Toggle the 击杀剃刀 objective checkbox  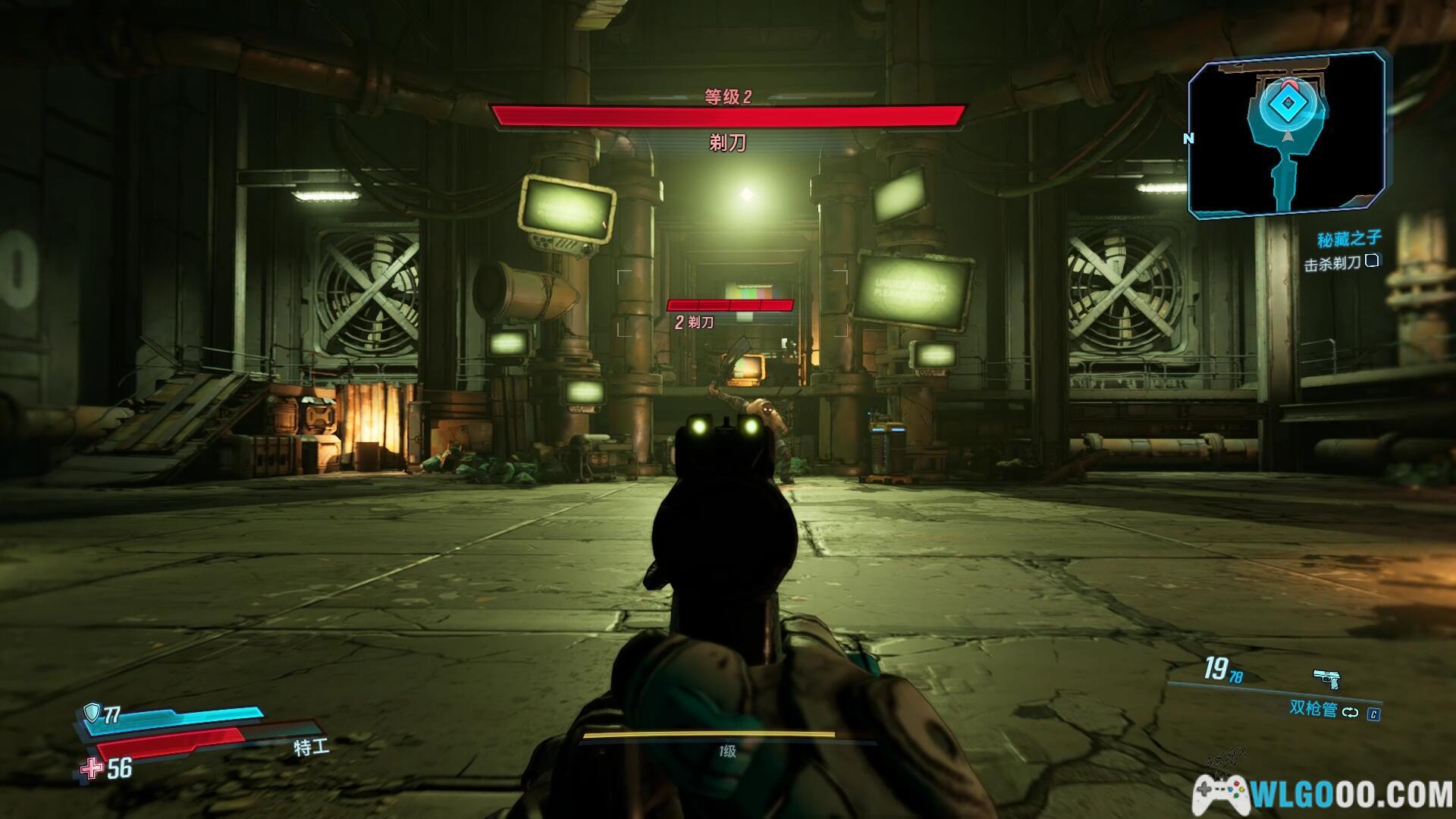pyautogui.click(x=1371, y=262)
